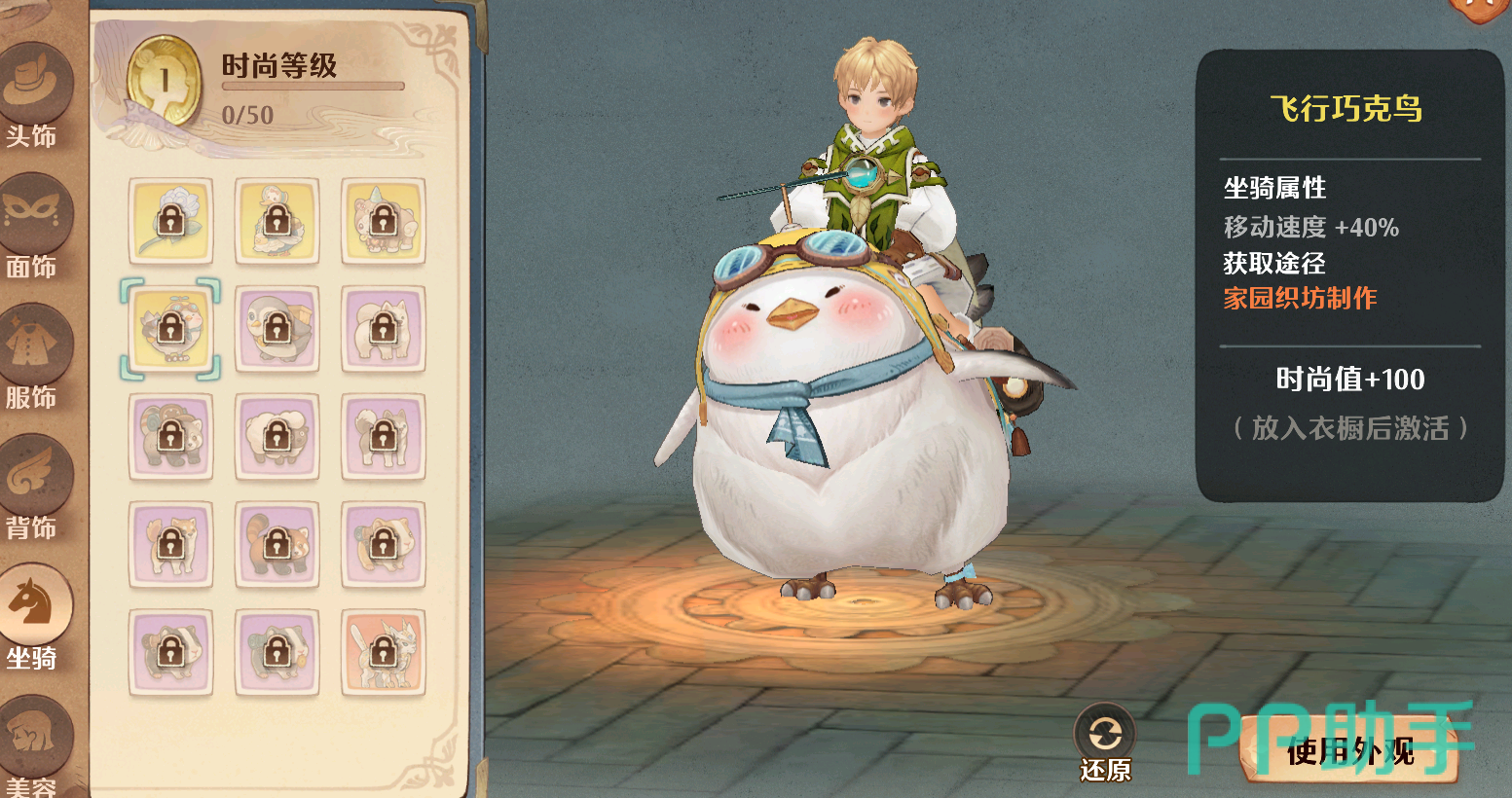Click the 还原 reset button
Viewport: 1512px width, 798px height.
[1105, 744]
